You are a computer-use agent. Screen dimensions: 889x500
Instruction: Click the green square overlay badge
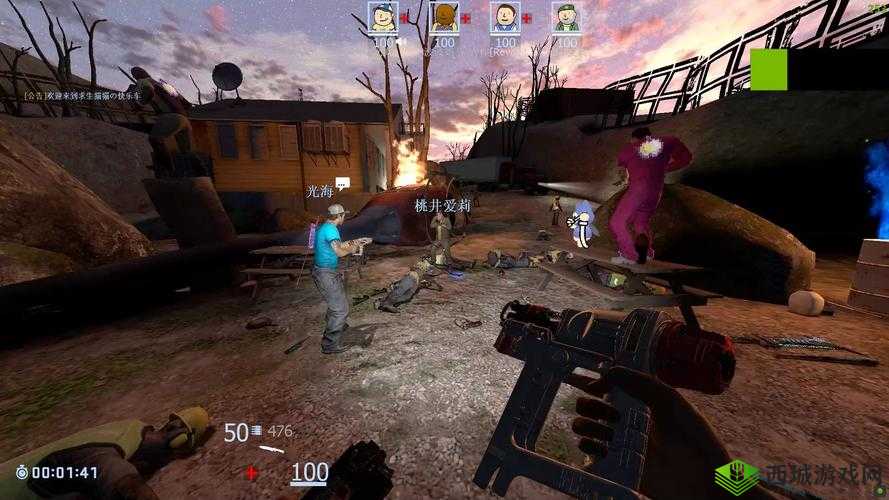(x=768, y=69)
